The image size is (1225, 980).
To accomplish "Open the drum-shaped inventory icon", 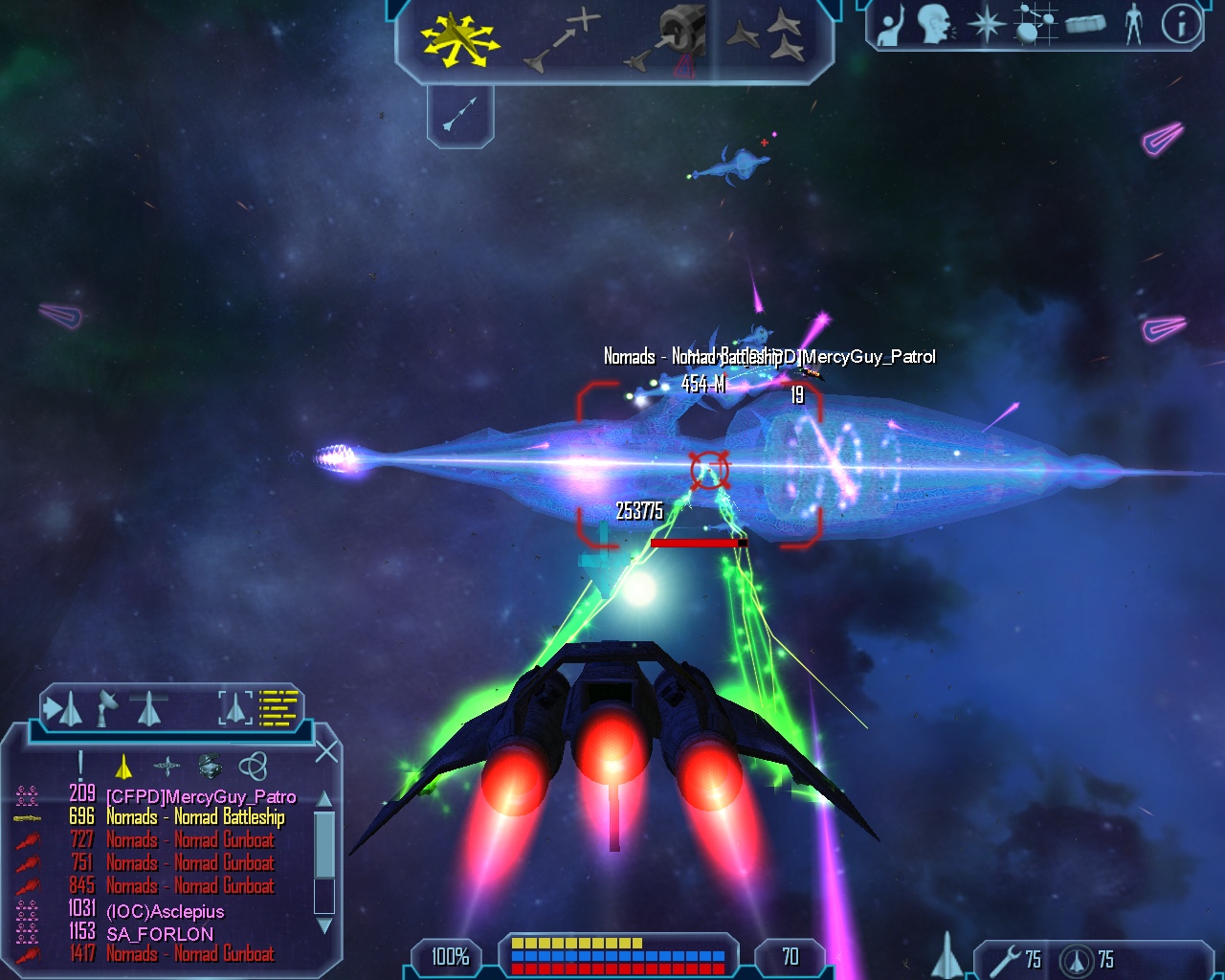I will coord(1085,24).
